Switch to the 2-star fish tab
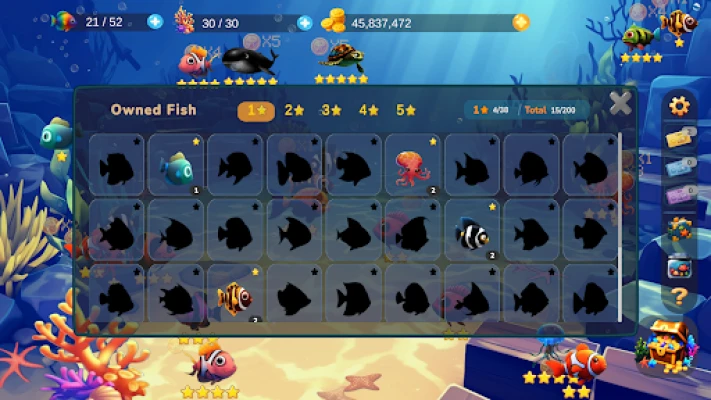The width and height of the screenshot is (711, 400). [x=294, y=110]
